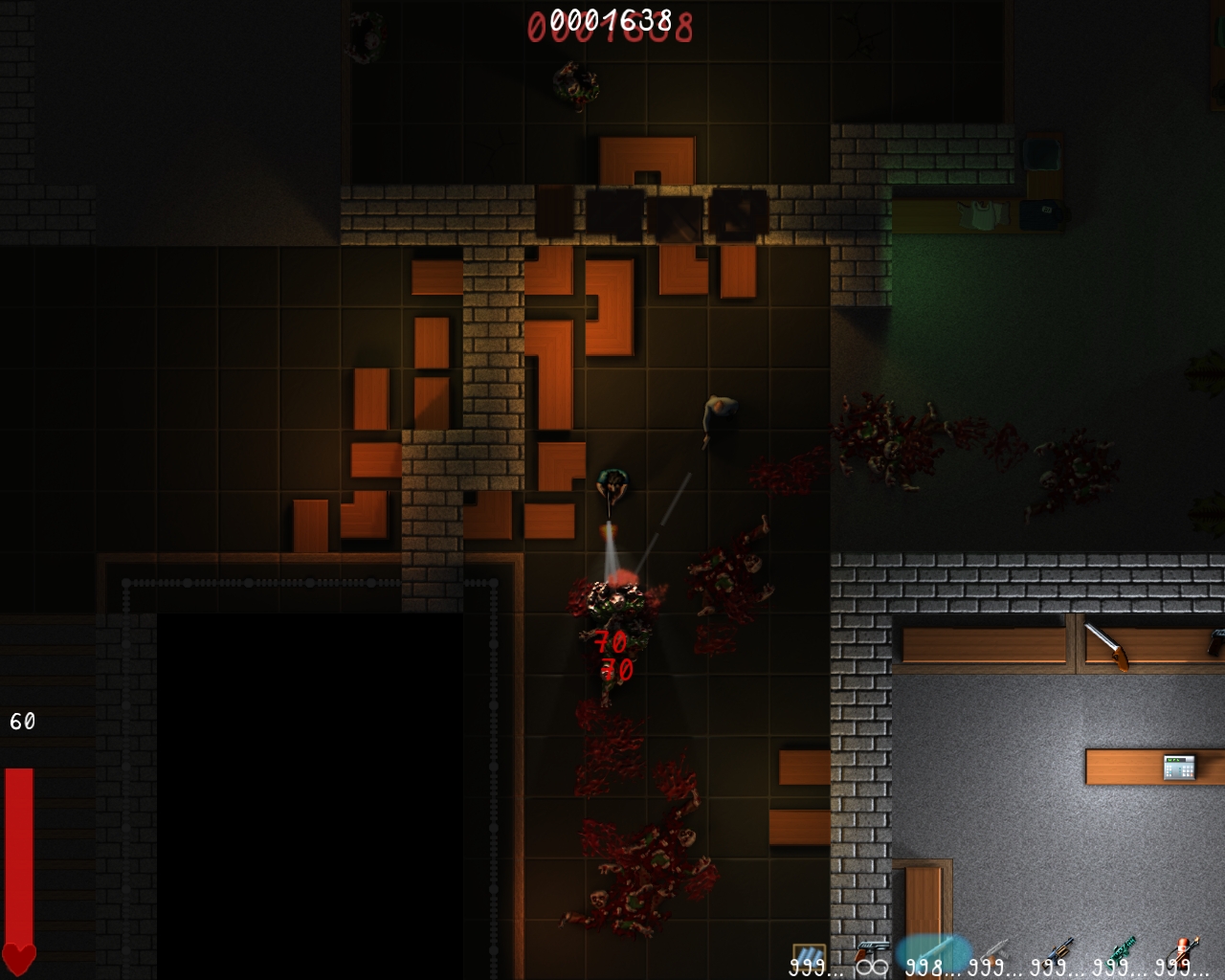This screenshot has width=1225, height=980.
Task: Choose the highlighted shotgun weapon slot
Action: tap(933, 953)
